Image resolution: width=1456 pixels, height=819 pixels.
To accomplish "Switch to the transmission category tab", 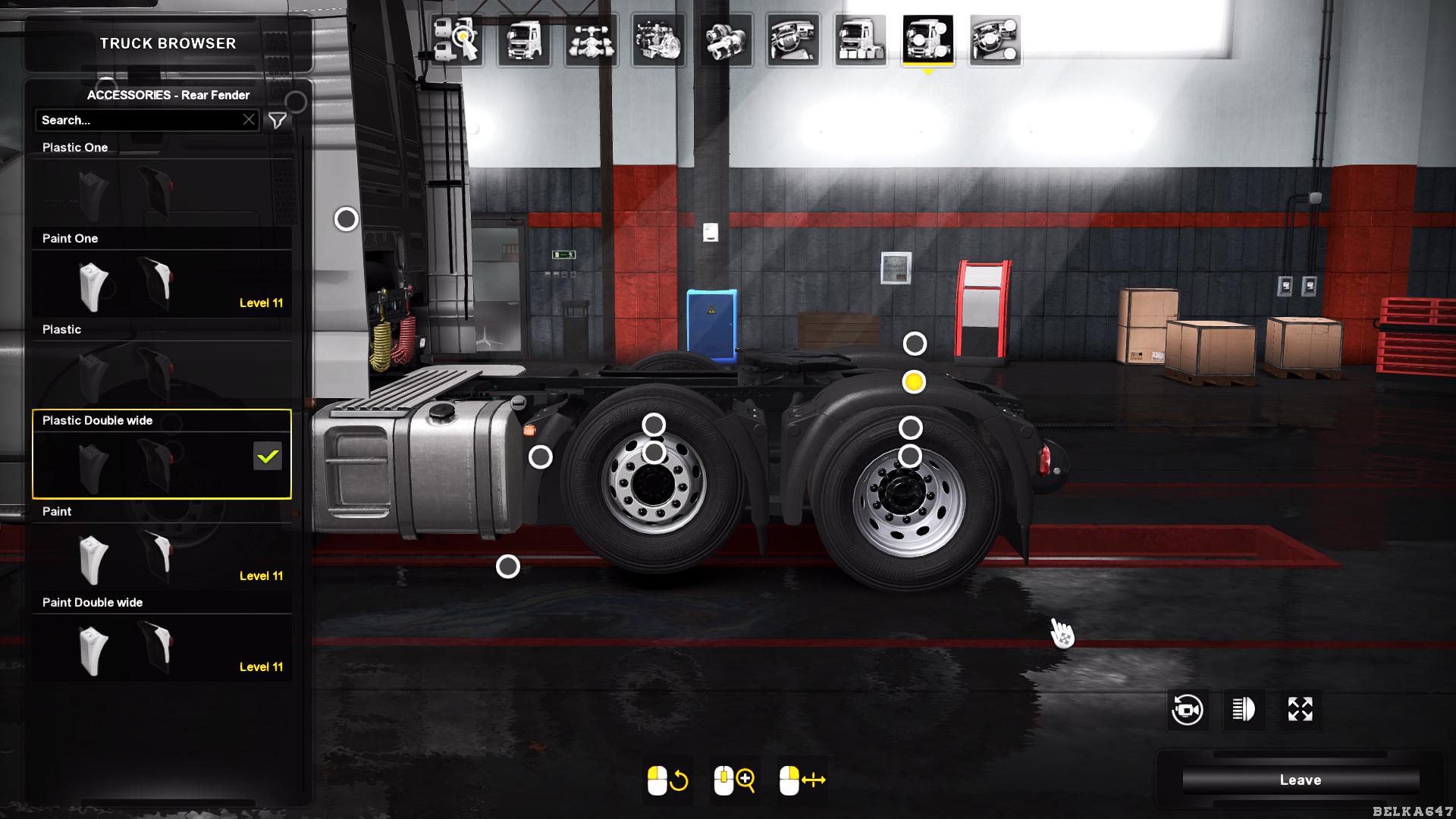I will [726, 40].
